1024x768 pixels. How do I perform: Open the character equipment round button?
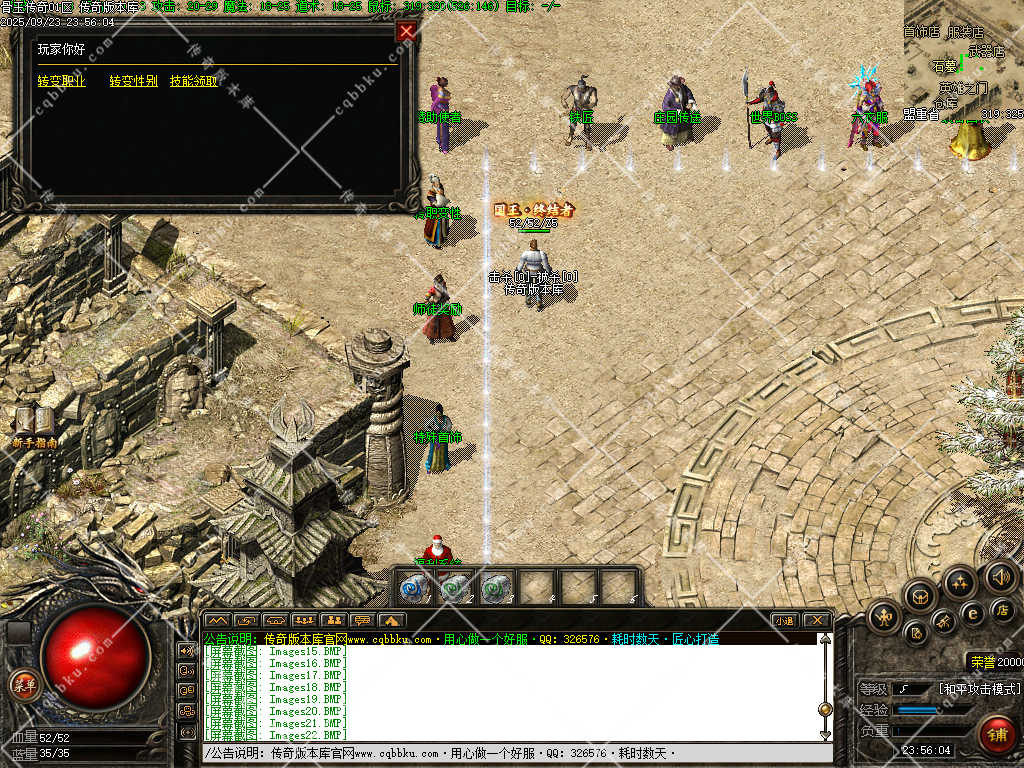(883, 616)
